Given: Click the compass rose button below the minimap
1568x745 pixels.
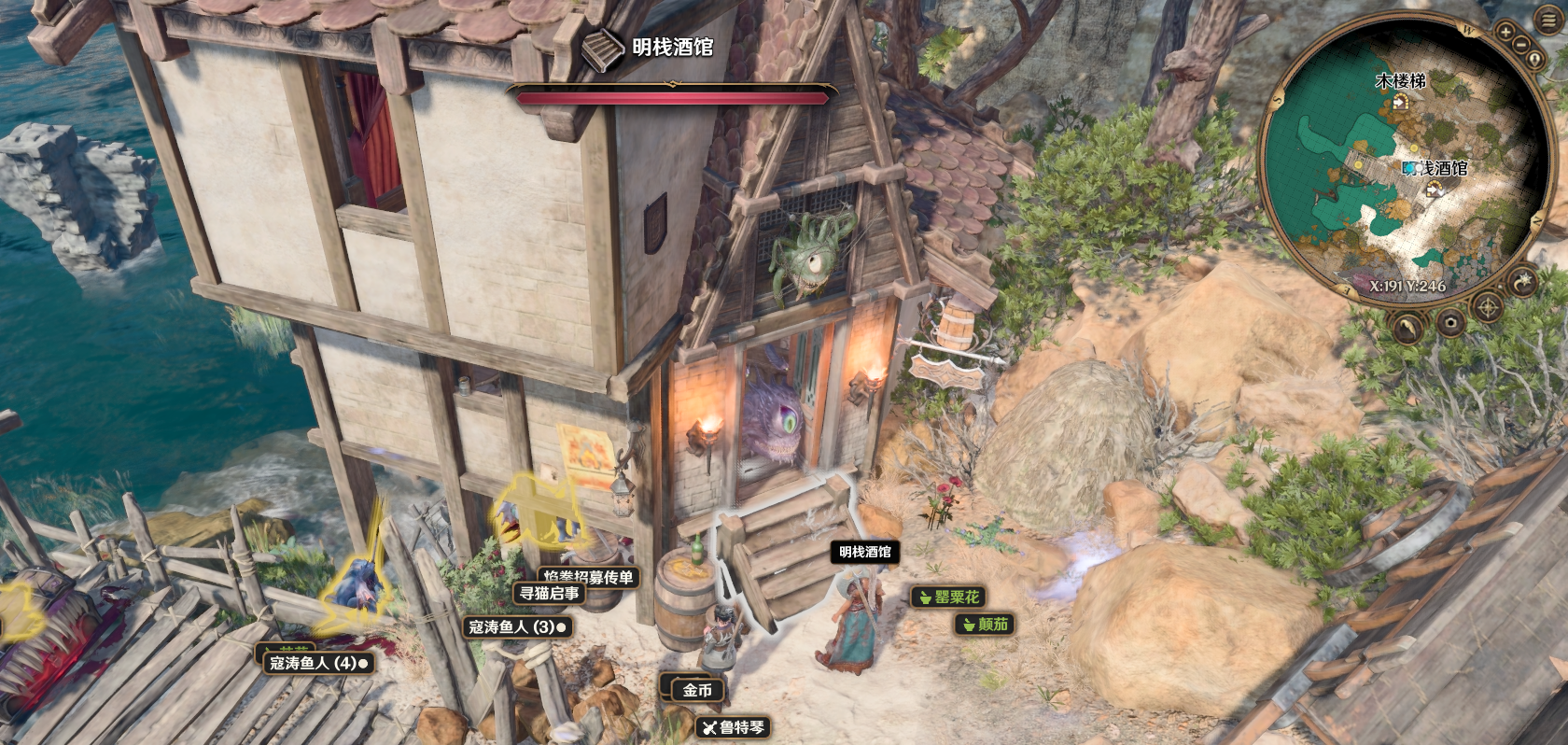Looking at the screenshot, I should point(1487,307).
